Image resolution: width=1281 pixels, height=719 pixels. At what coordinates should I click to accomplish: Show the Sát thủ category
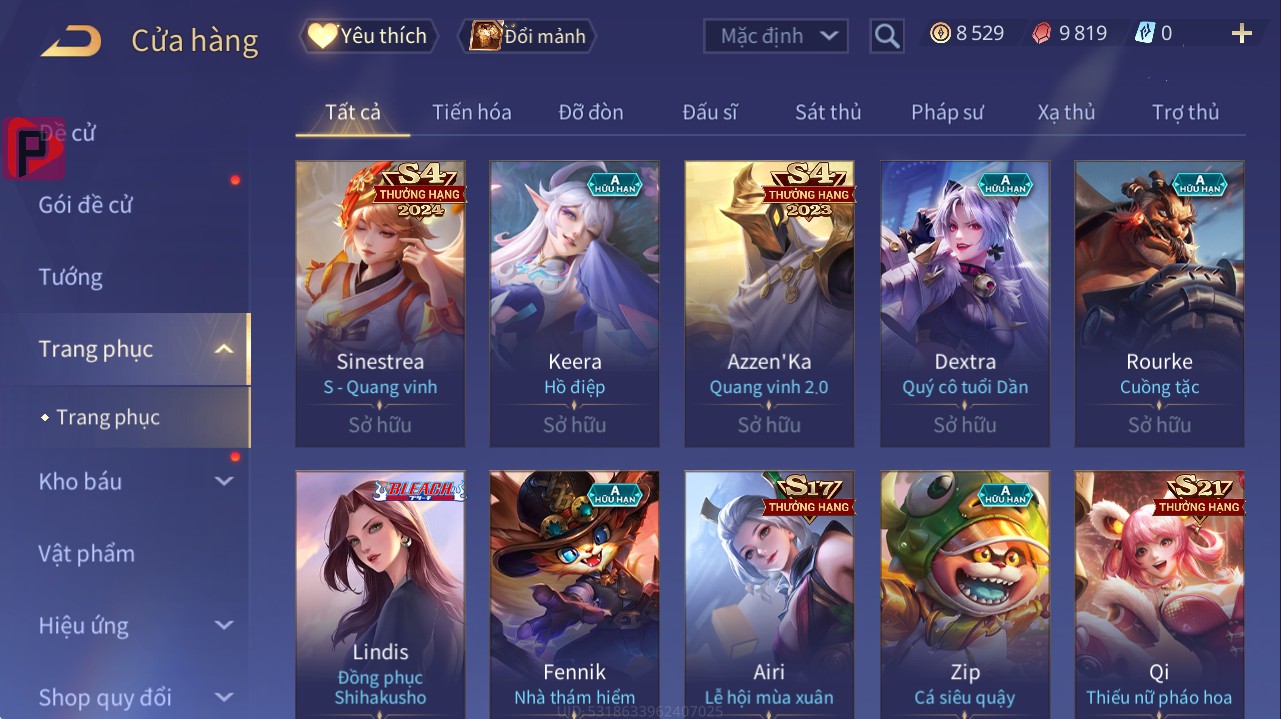coord(828,112)
